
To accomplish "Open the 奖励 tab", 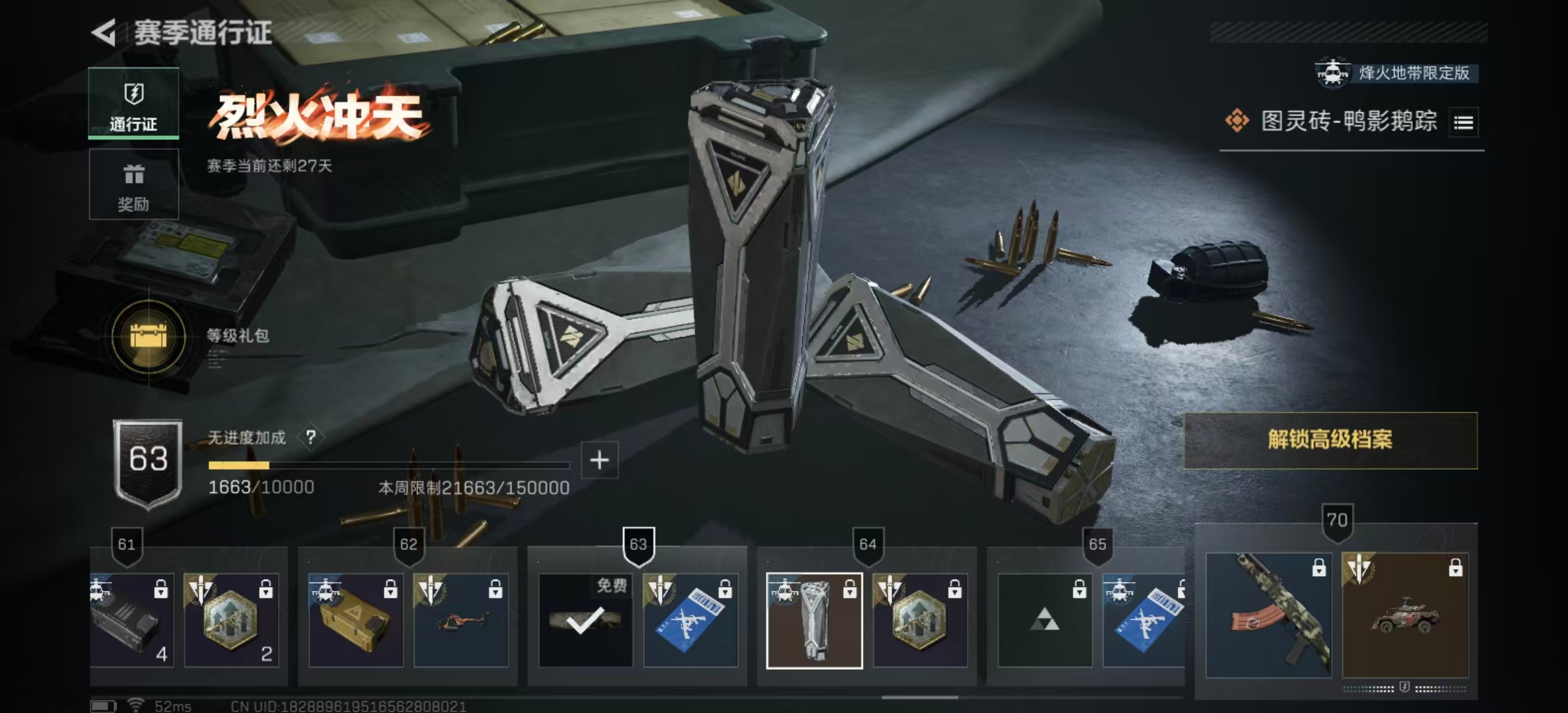I will pyautogui.click(x=133, y=184).
